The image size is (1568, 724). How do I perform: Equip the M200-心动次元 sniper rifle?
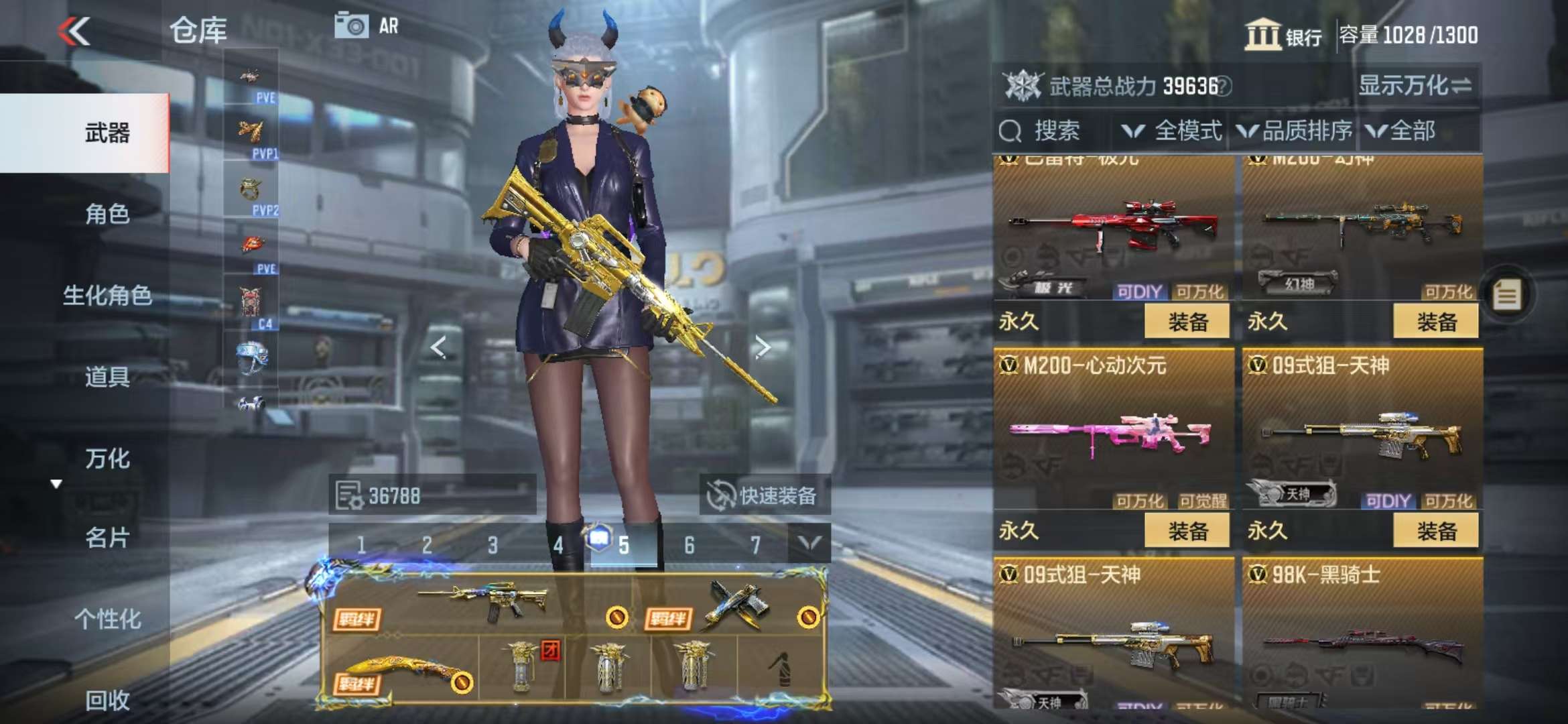pyautogui.click(x=1187, y=531)
